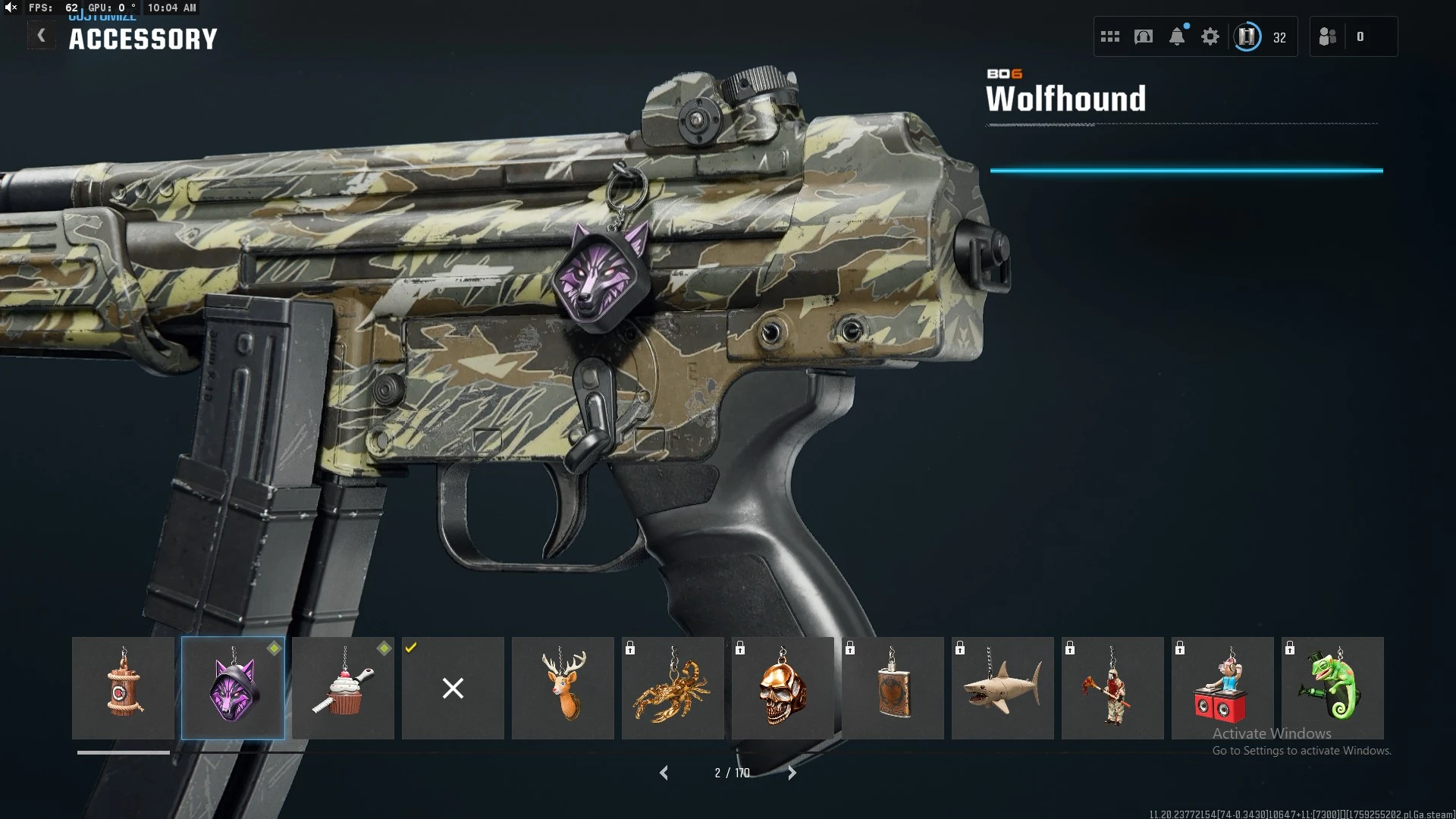Go back from the Accessory screen
Screen dimensions: 1456x819
(42, 36)
